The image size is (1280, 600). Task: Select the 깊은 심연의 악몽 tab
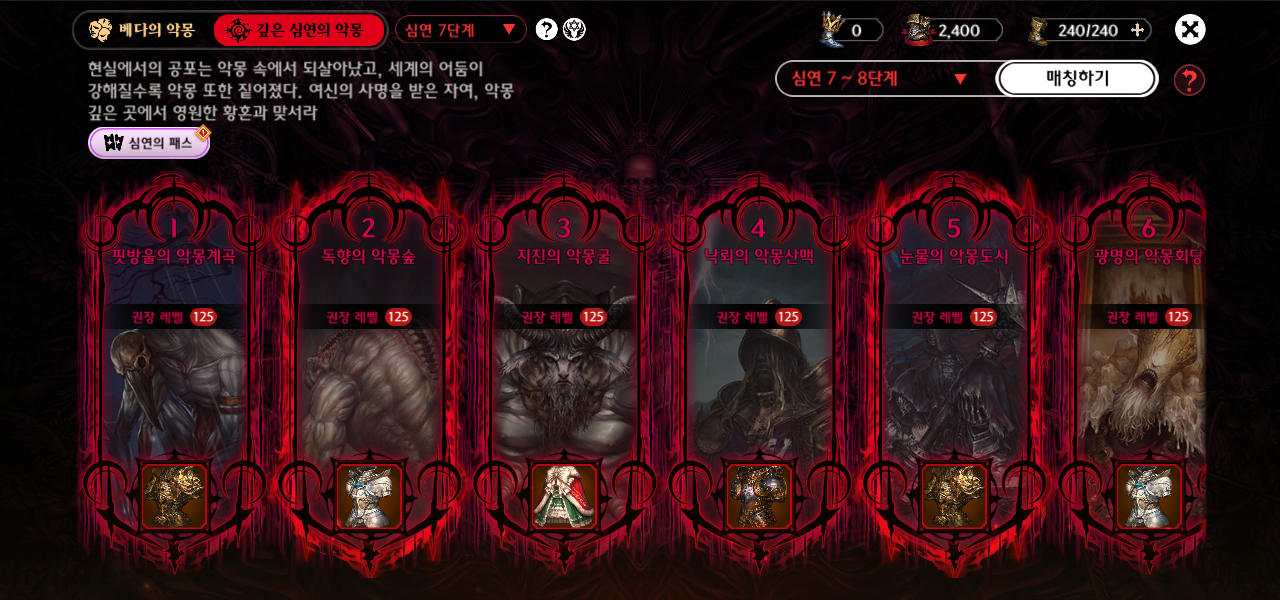pos(298,30)
